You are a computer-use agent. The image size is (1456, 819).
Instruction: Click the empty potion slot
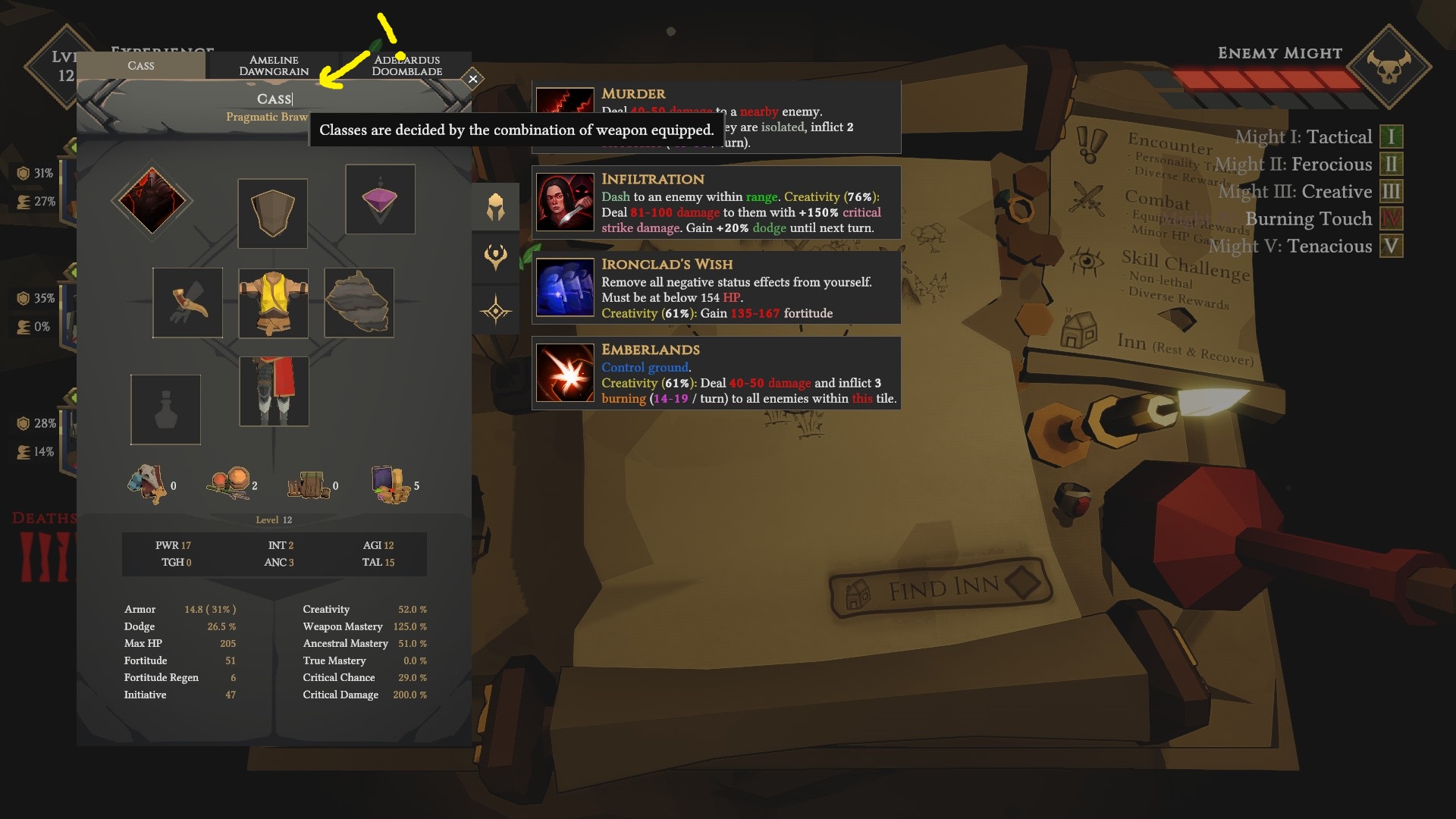pyautogui.click(x=165, y=409)
